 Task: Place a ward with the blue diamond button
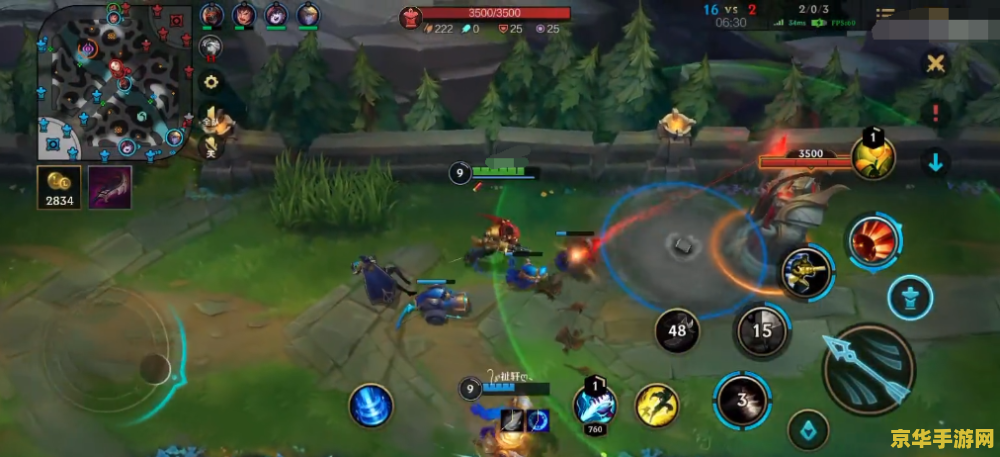pyautogui.click(x=808, y=430)
